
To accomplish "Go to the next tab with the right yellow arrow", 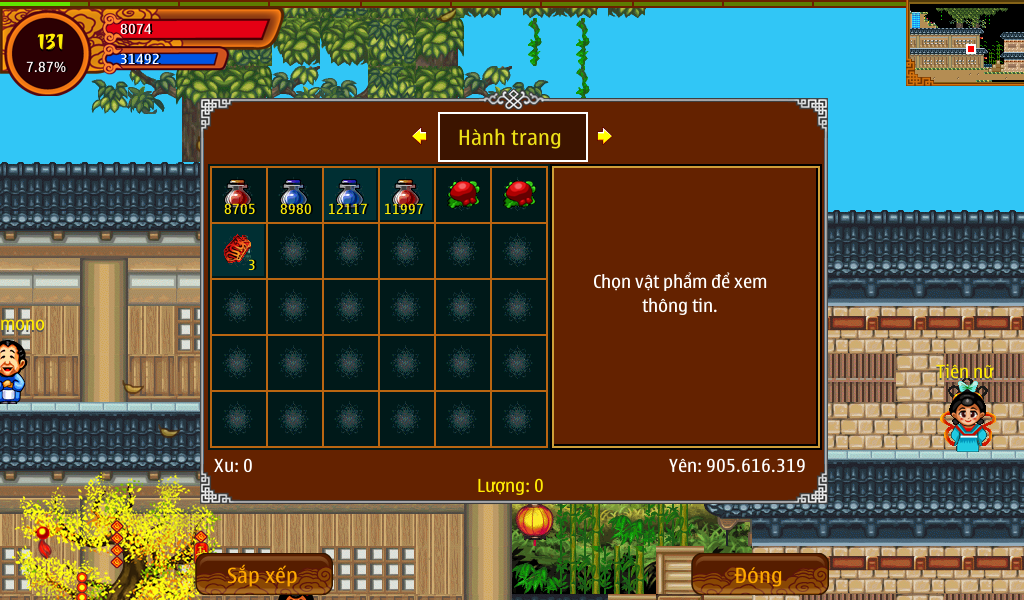I will pos(604,136).
